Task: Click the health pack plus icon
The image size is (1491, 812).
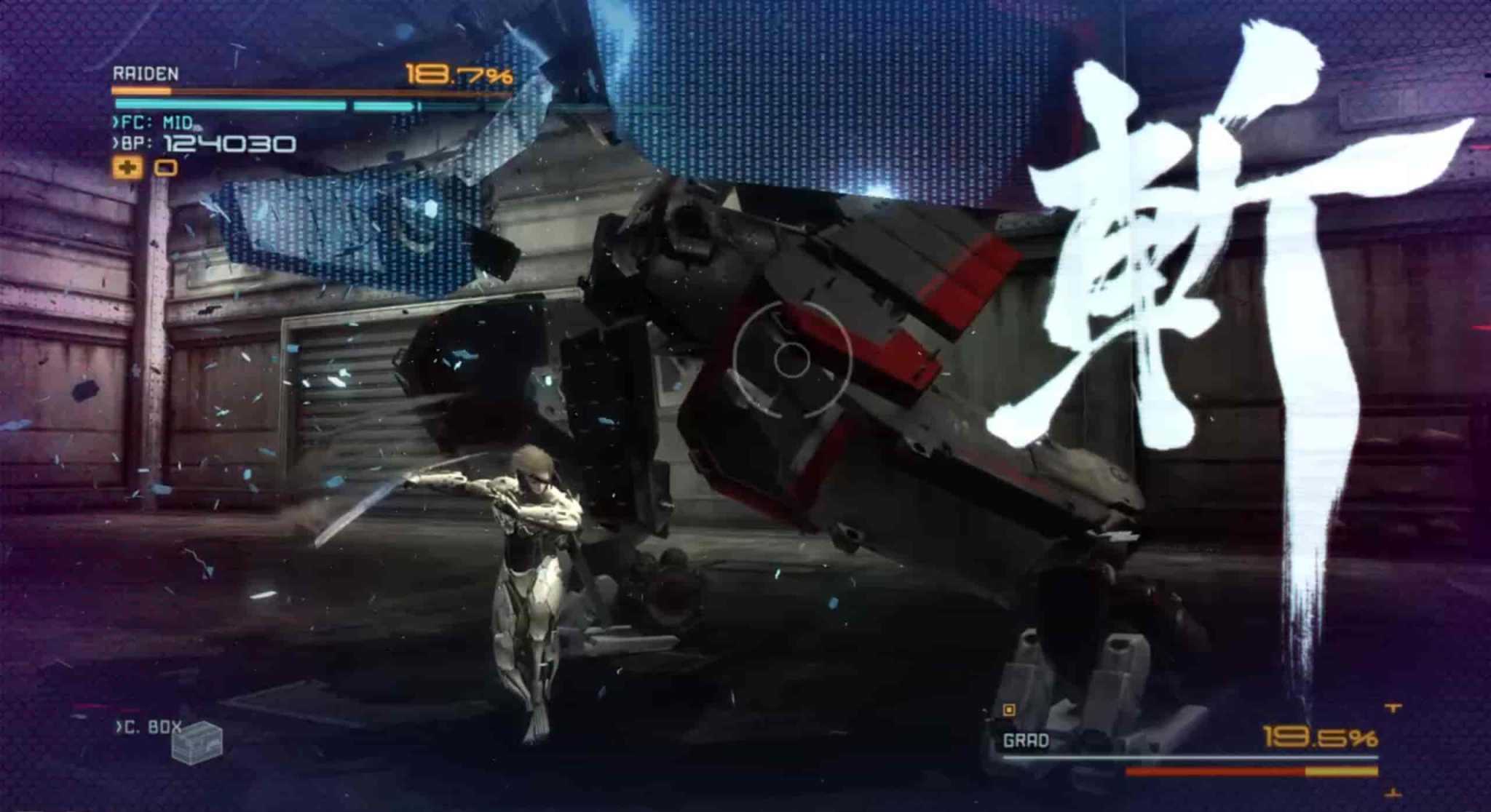Action: click(127, 169)
